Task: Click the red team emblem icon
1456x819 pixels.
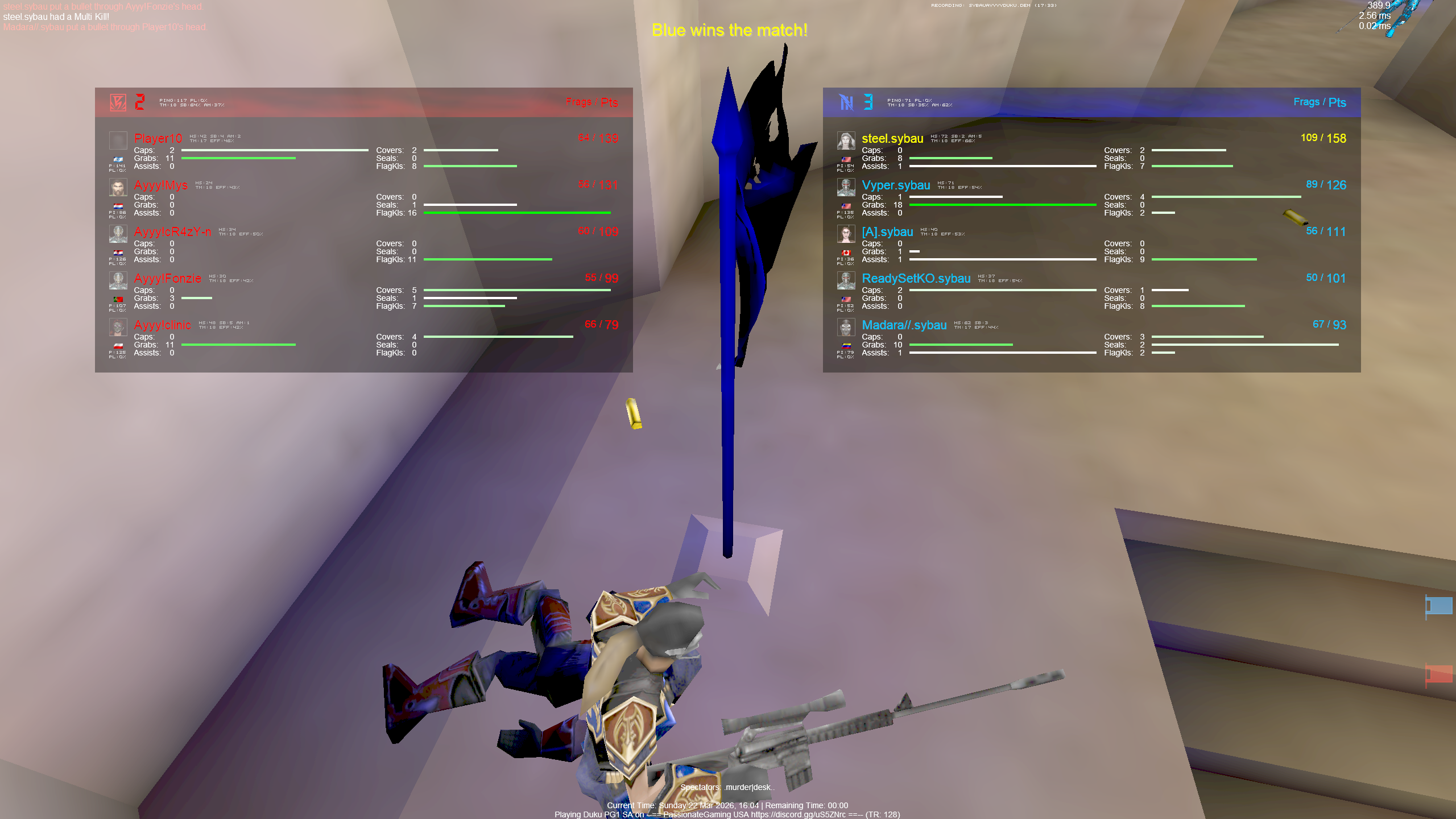Action: 118,101
